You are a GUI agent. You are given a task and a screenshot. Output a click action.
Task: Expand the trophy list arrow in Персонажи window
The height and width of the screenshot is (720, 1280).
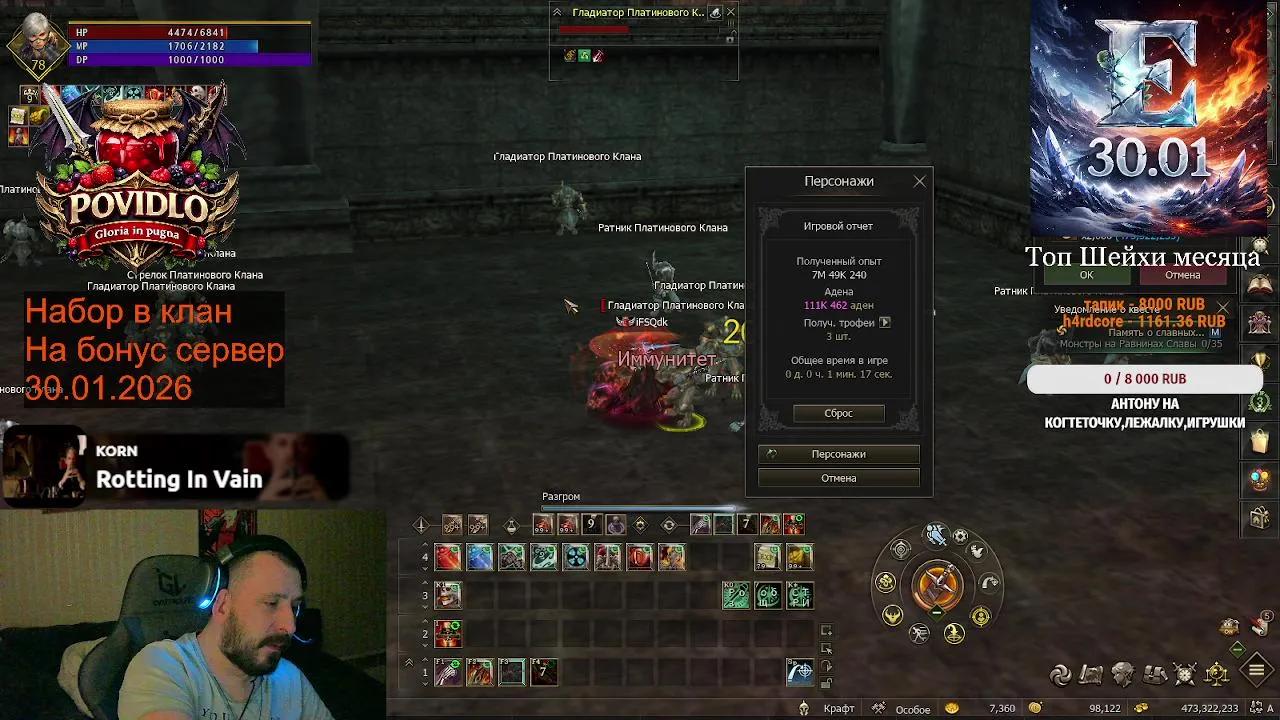(x=885, y=322)
